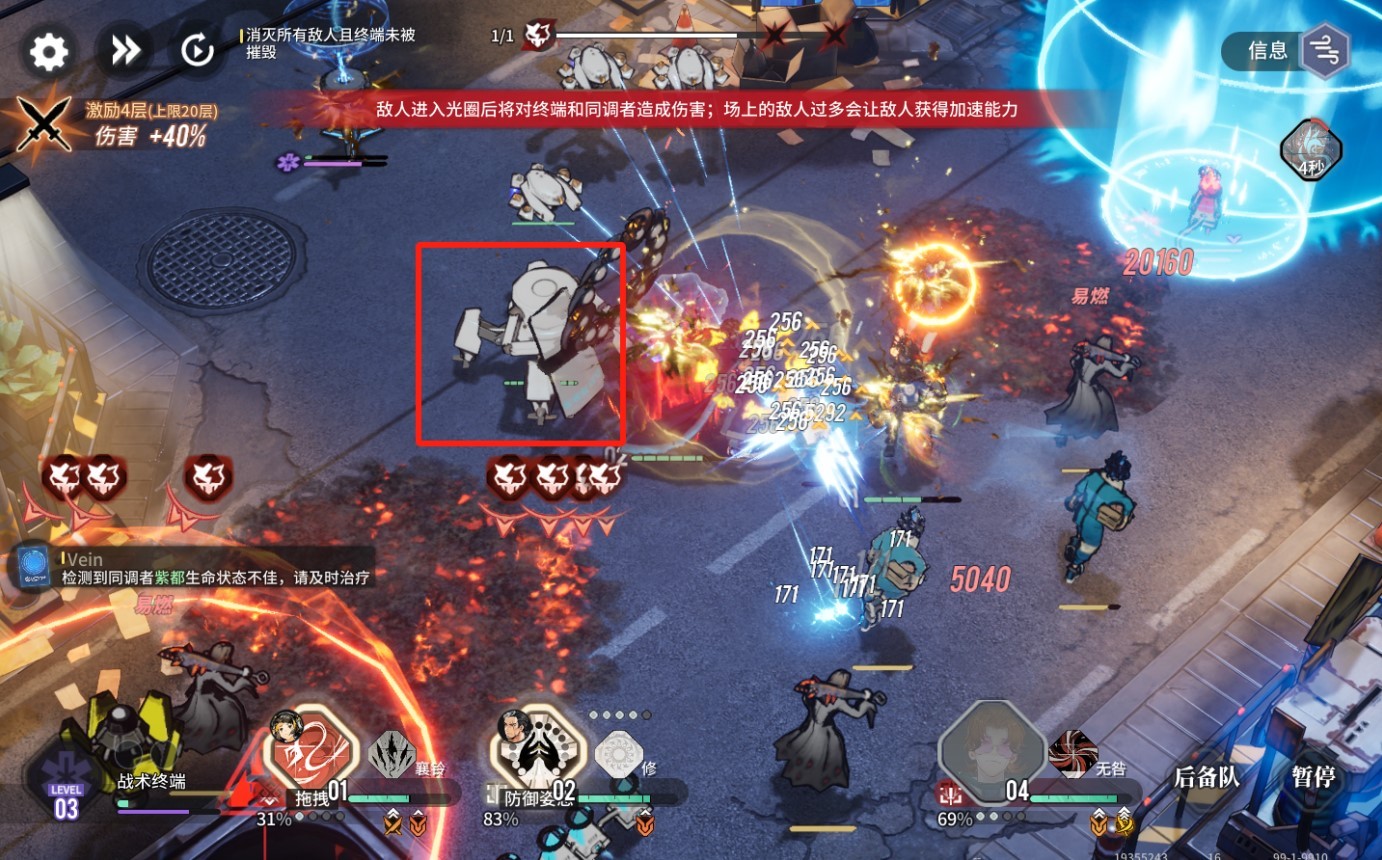This screenshot has width=1382, height=860.
Task: Open the gear settings menu
Action: 48,51
